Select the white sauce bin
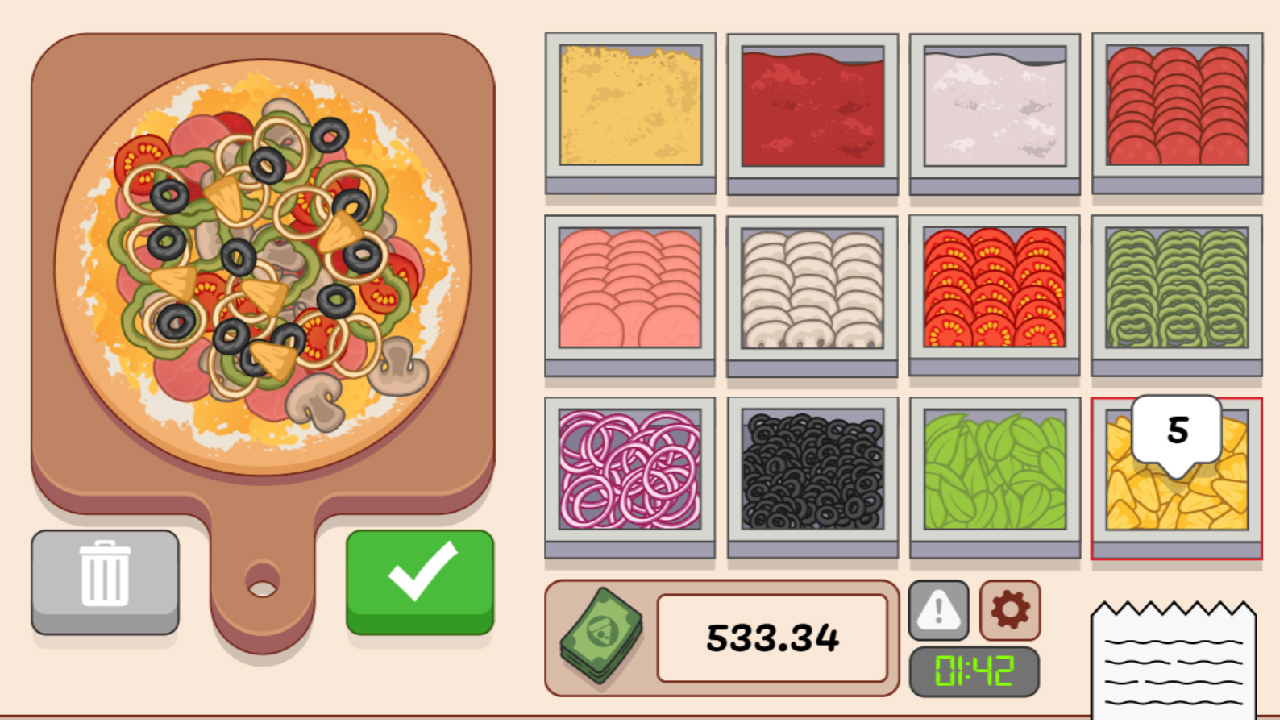Viewport: 1280px width, 720px height. pyautogui.click(x=995, y=108)
